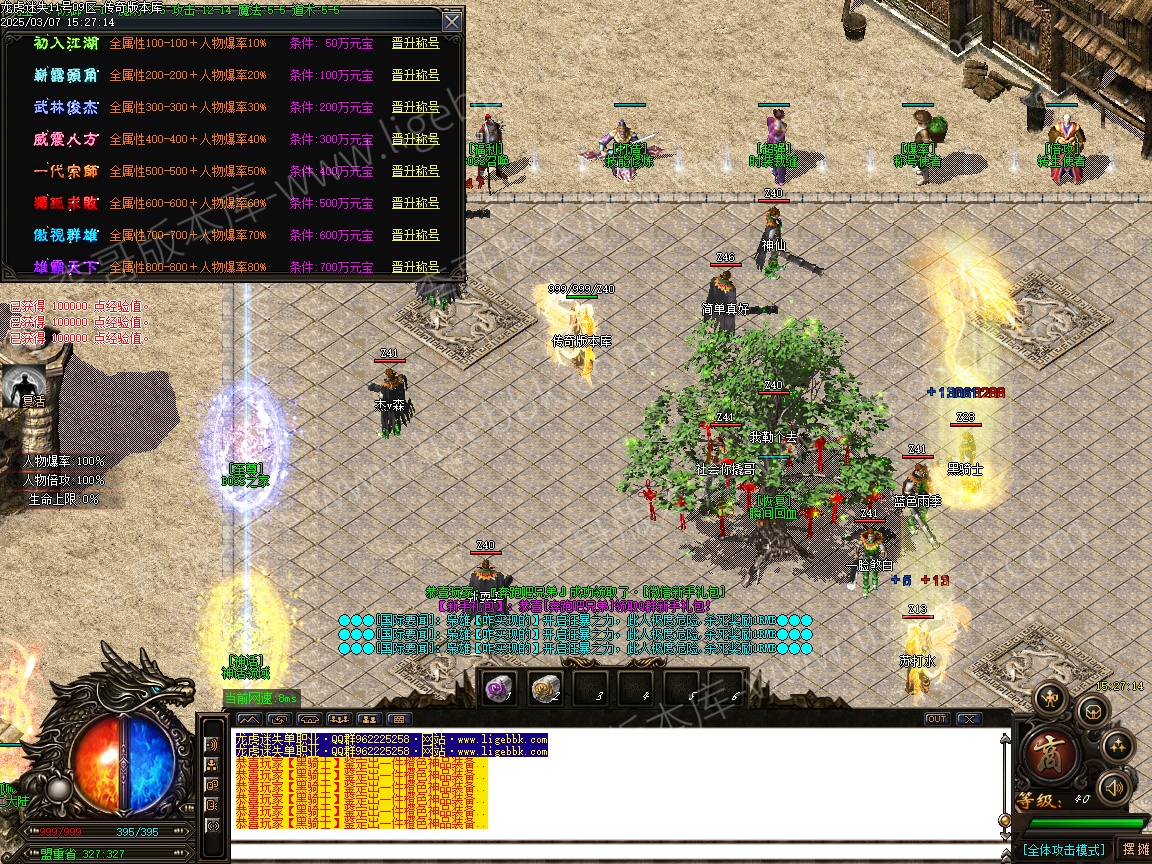Use the scroll item in hotbar slot 2
The image size is (1152, 864).
(x=545, y=689)
